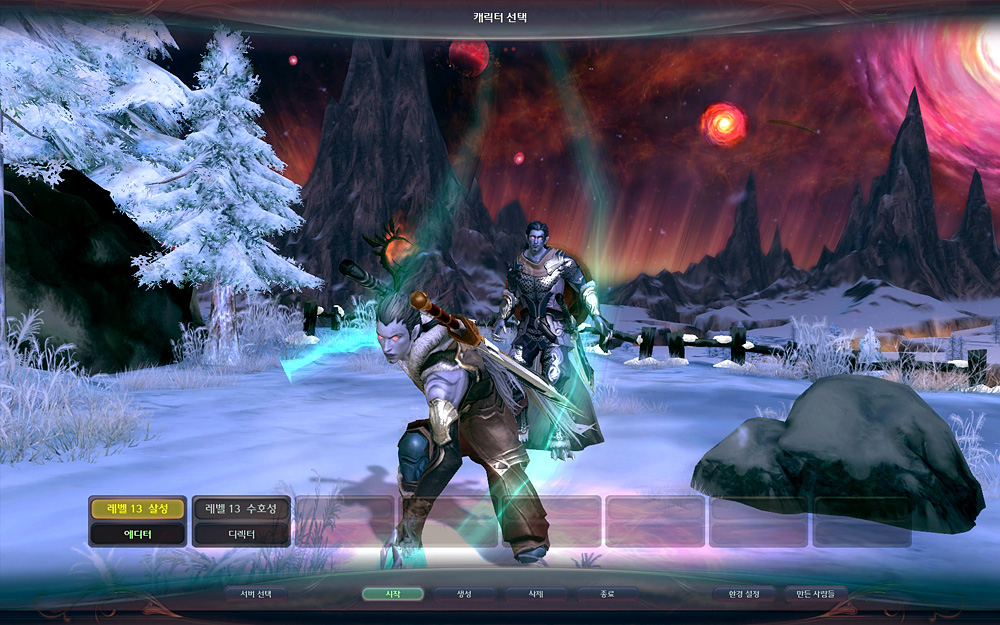Show the 만든 사람들 credits
Image resolution: width=1000 pixels, height=625 pixels.
816,594
